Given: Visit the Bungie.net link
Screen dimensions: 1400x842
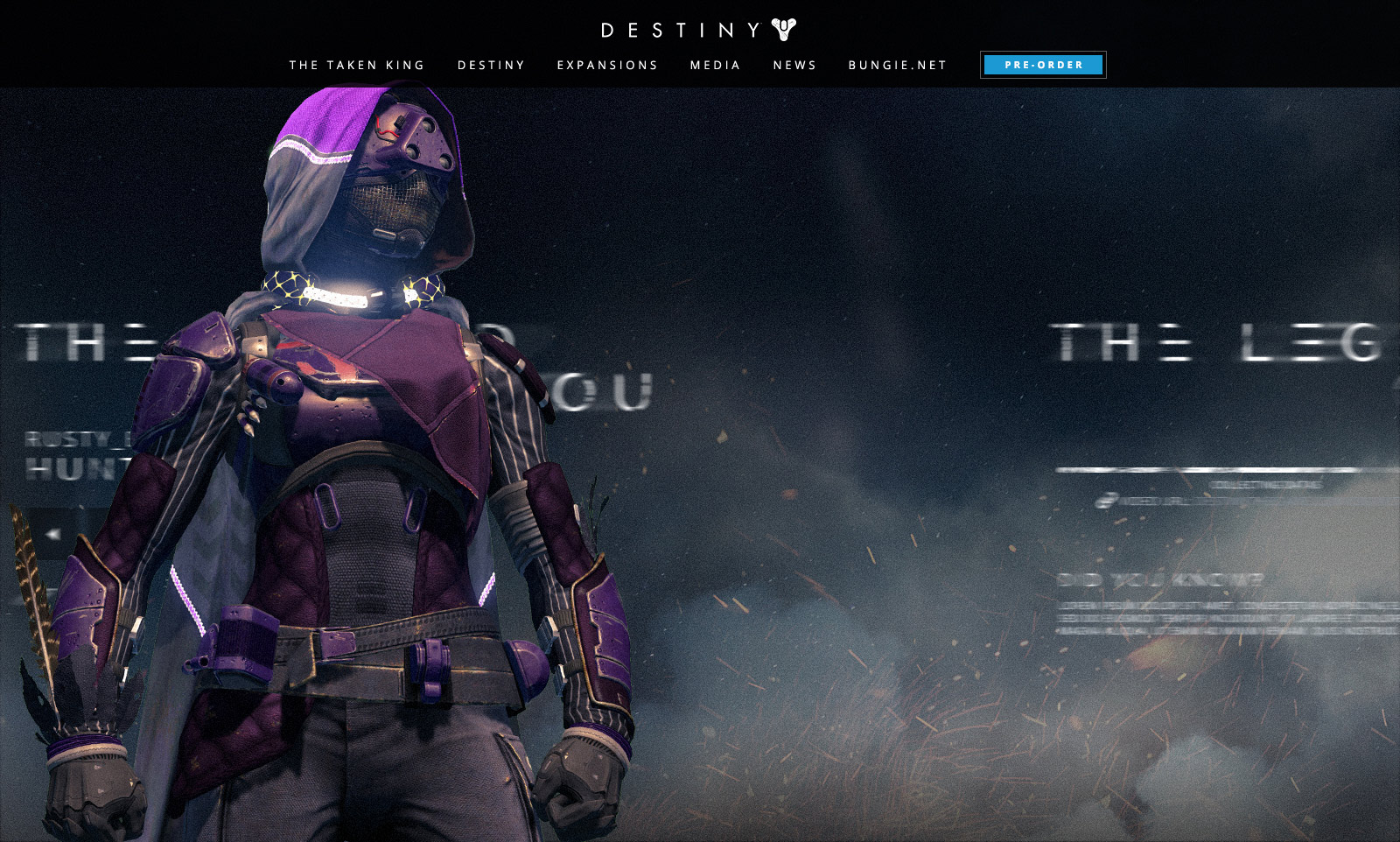Looking at the screenshot, I should coord(898,66).
